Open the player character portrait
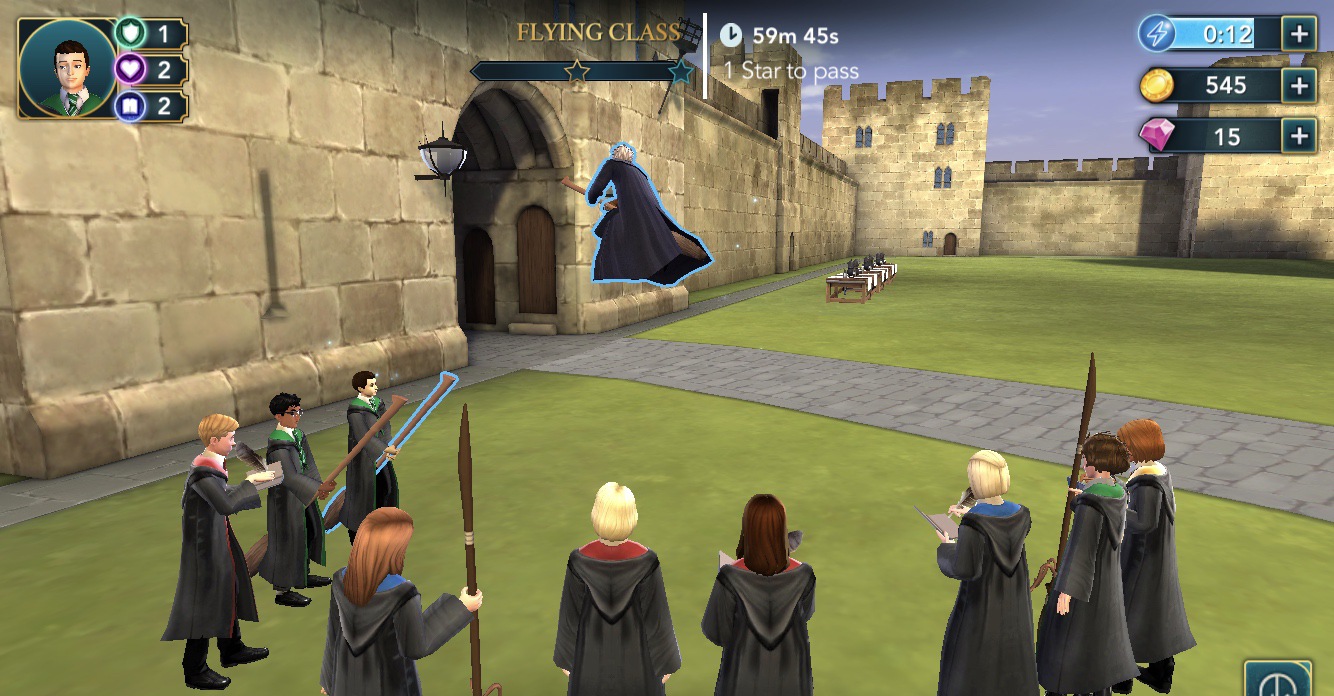The image size is (1334, 696). coord(67,68)
